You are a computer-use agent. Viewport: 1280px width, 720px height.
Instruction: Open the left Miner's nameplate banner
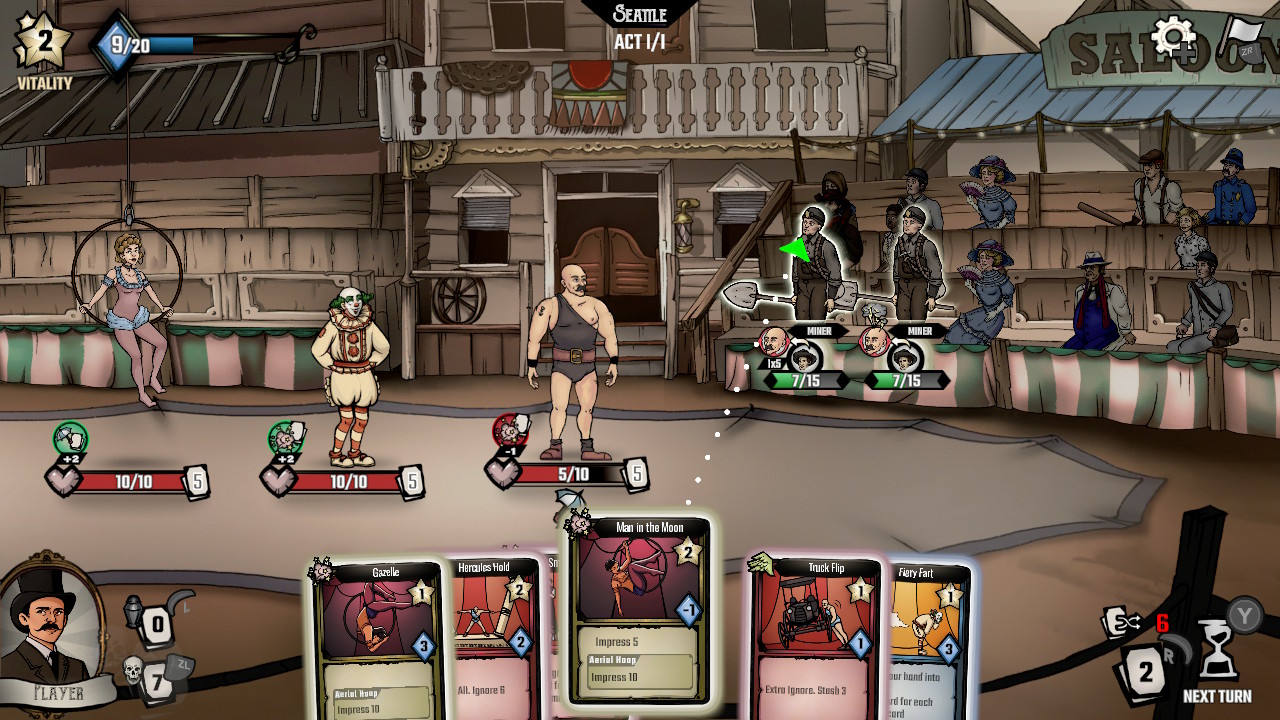pyautogui.click(x=820, y=329)
